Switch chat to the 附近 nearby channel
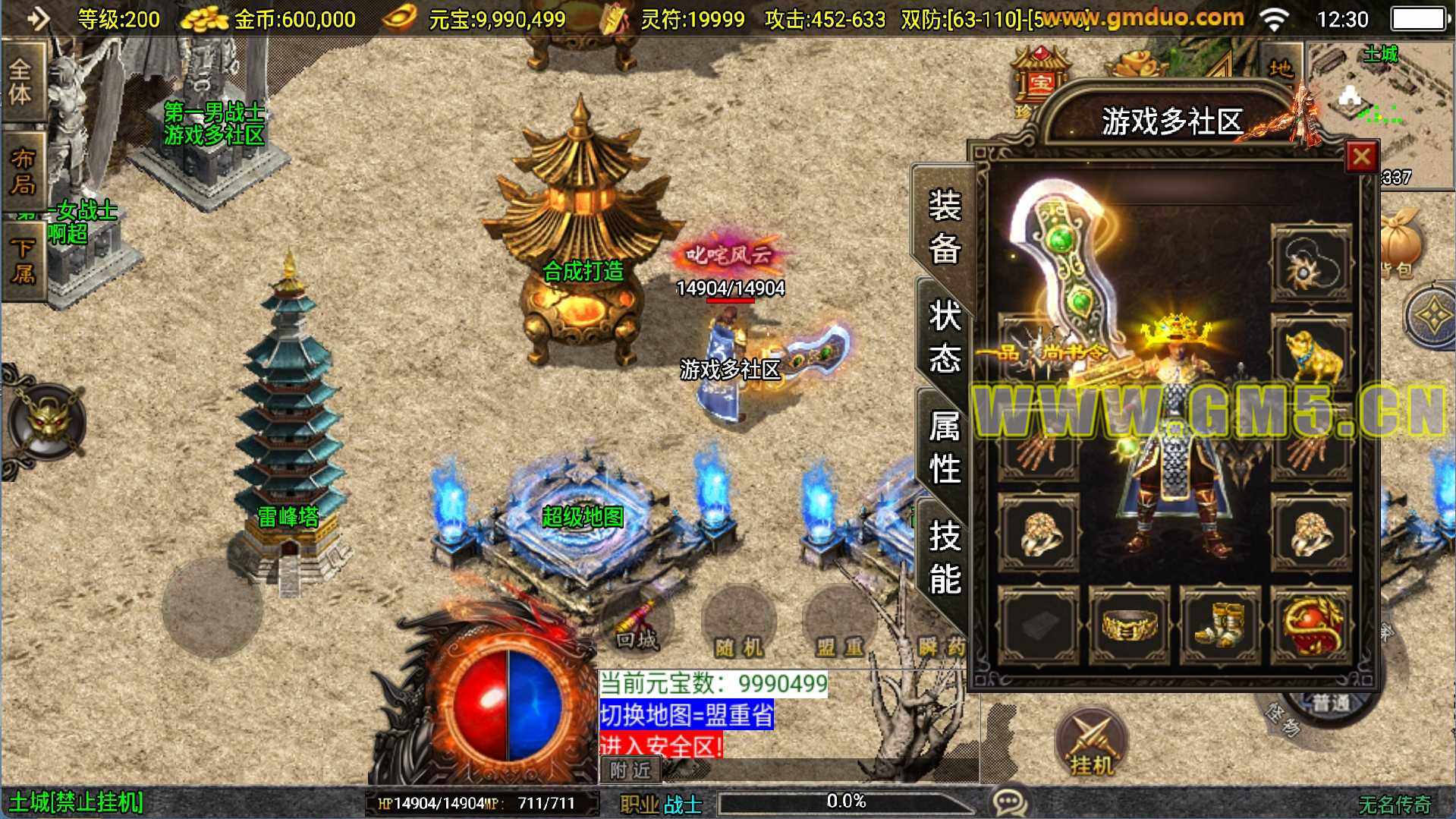Image resolution: width=1456 pixels, height=819 pixels. (631, 770)
